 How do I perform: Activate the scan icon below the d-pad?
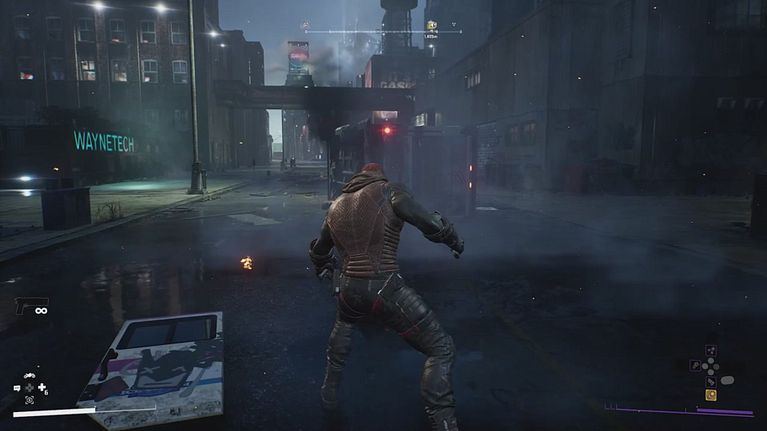29,400
